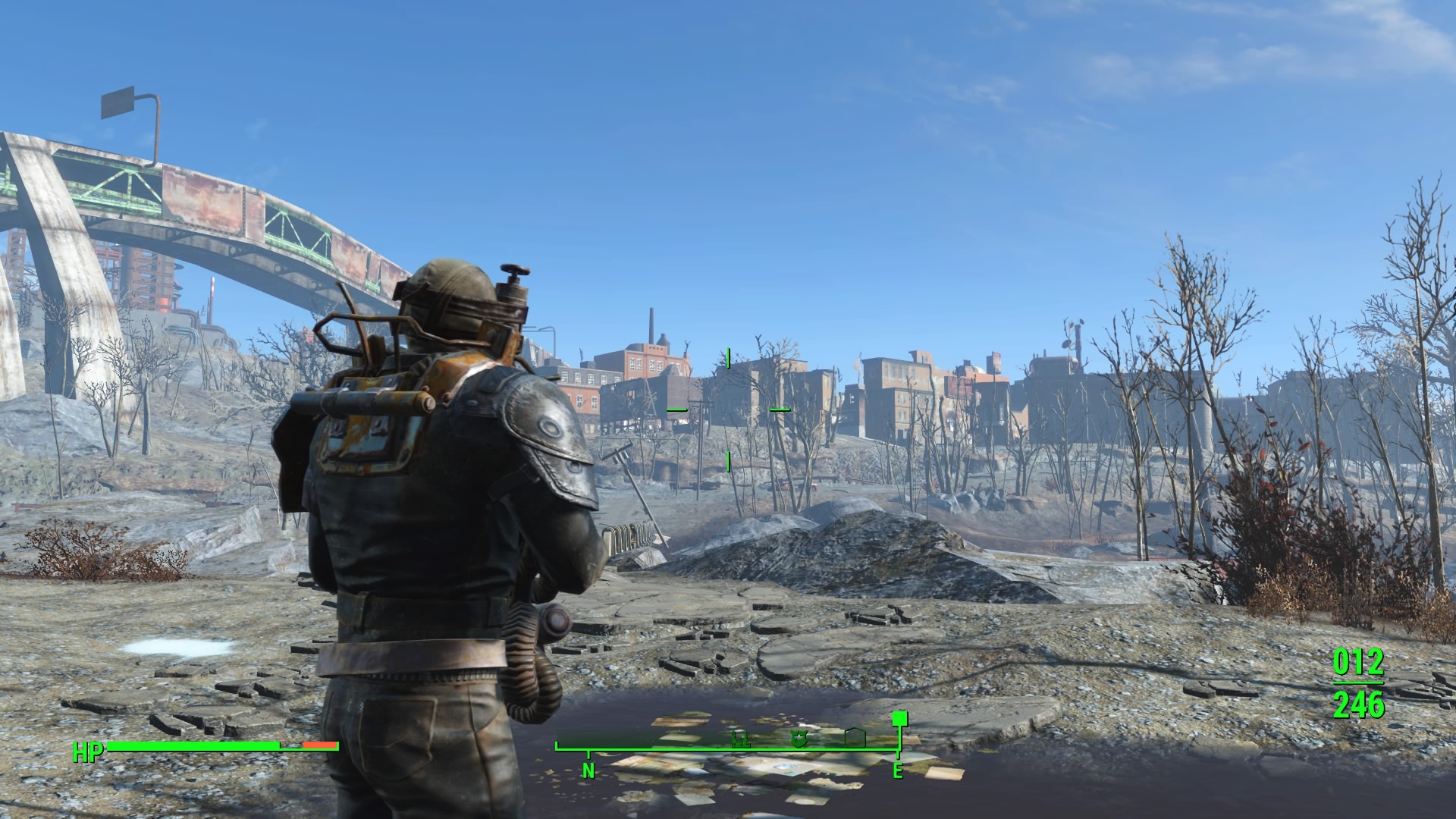This screenshot has width=1456, height=819.
Task: Select the square quest marker flag
Action: tap(899, 717)
